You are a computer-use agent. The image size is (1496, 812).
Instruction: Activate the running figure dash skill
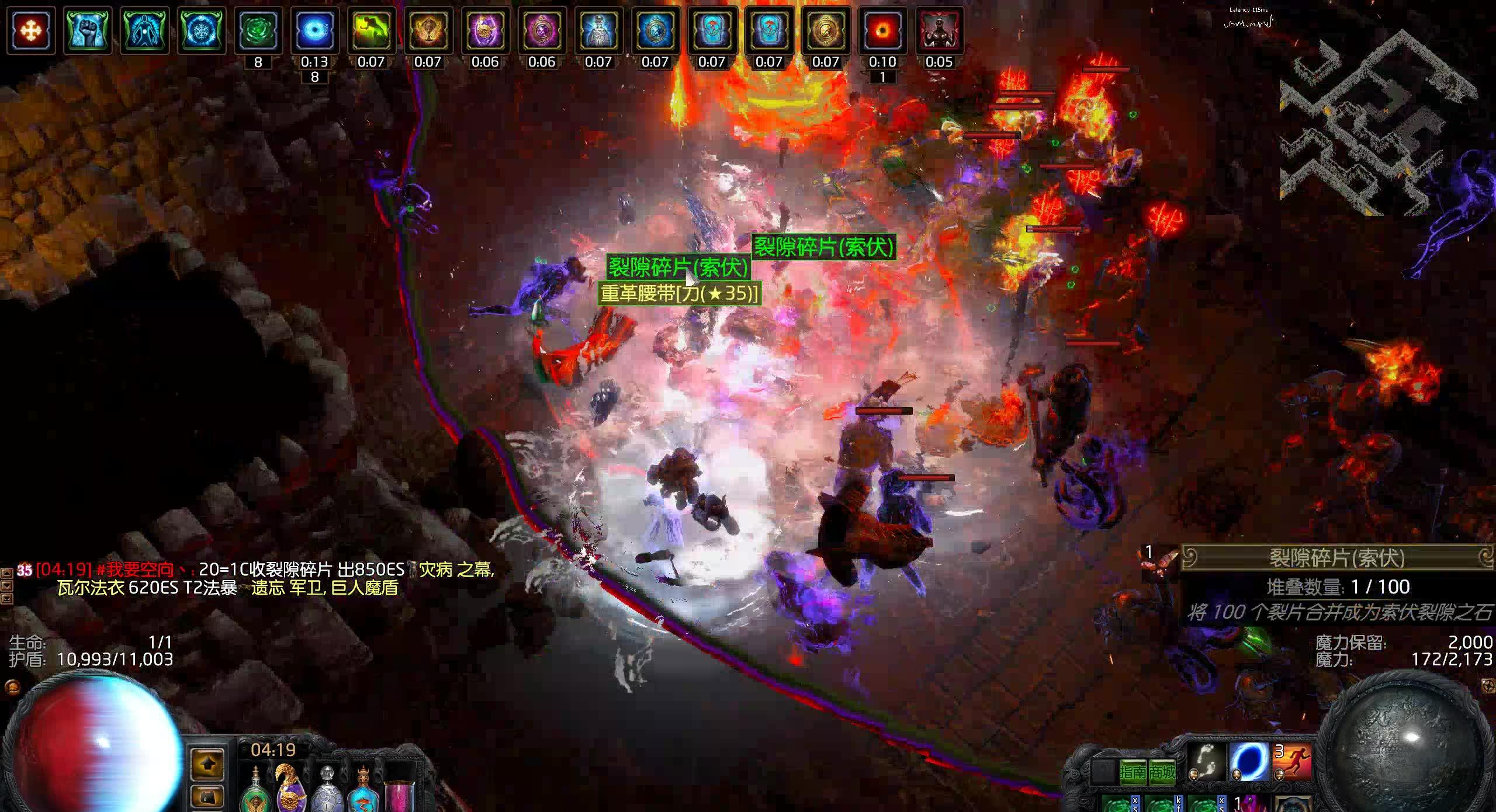tap(1292, 762)
